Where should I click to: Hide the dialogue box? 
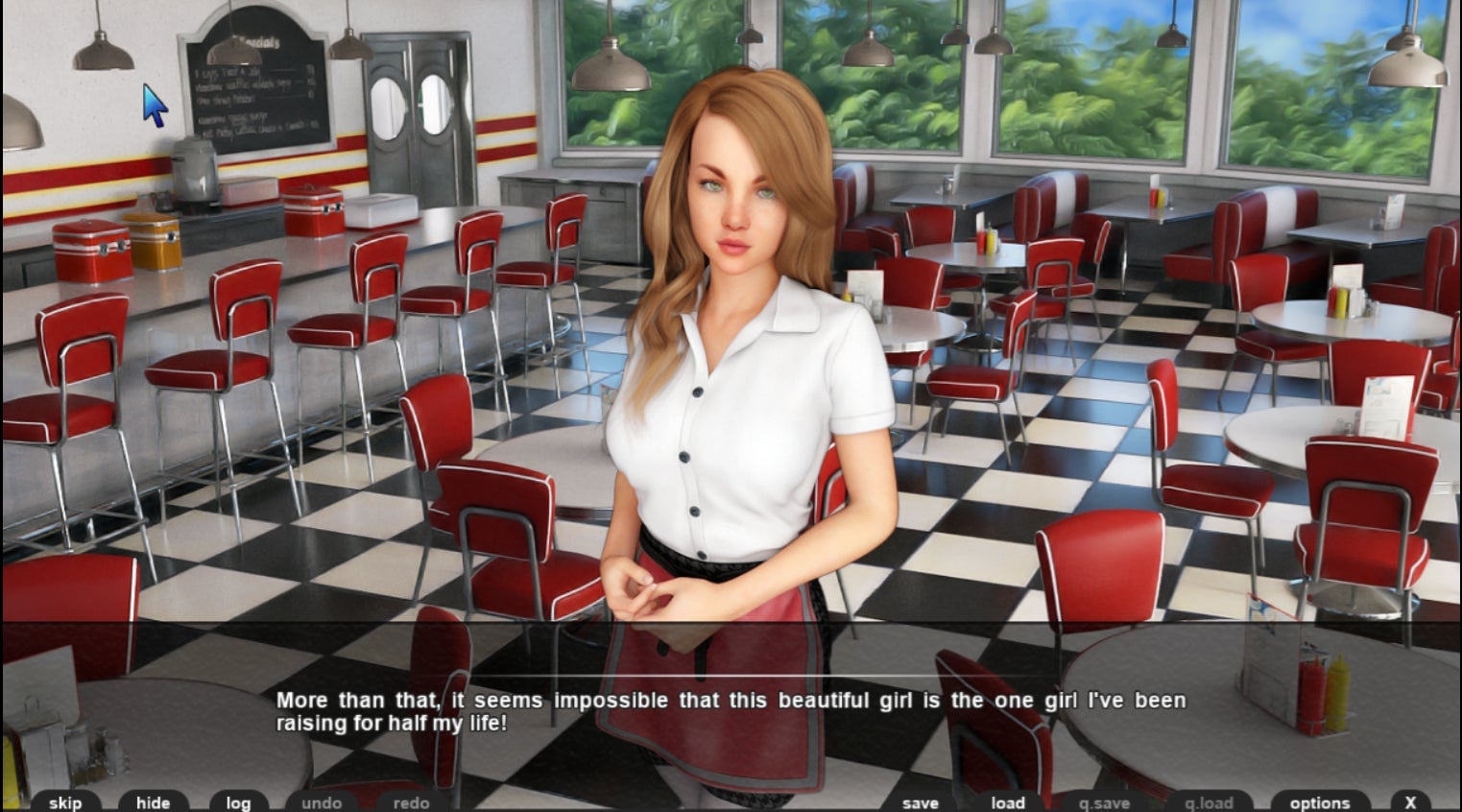coord(153,802)
